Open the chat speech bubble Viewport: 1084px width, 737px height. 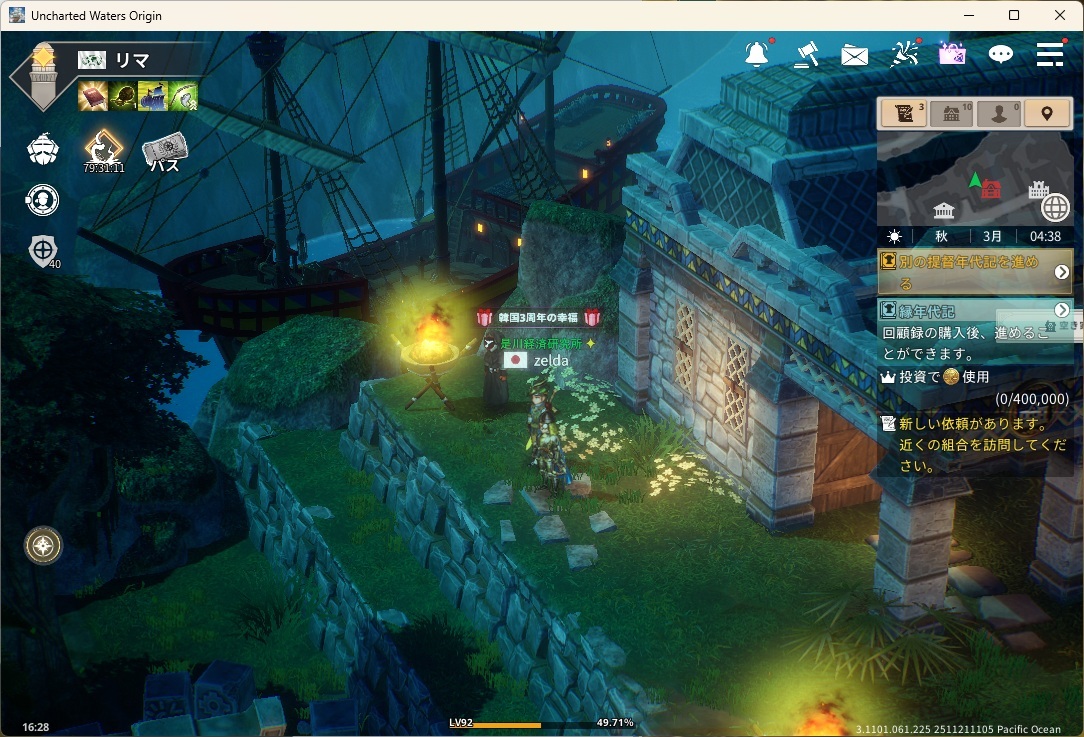1001,55
